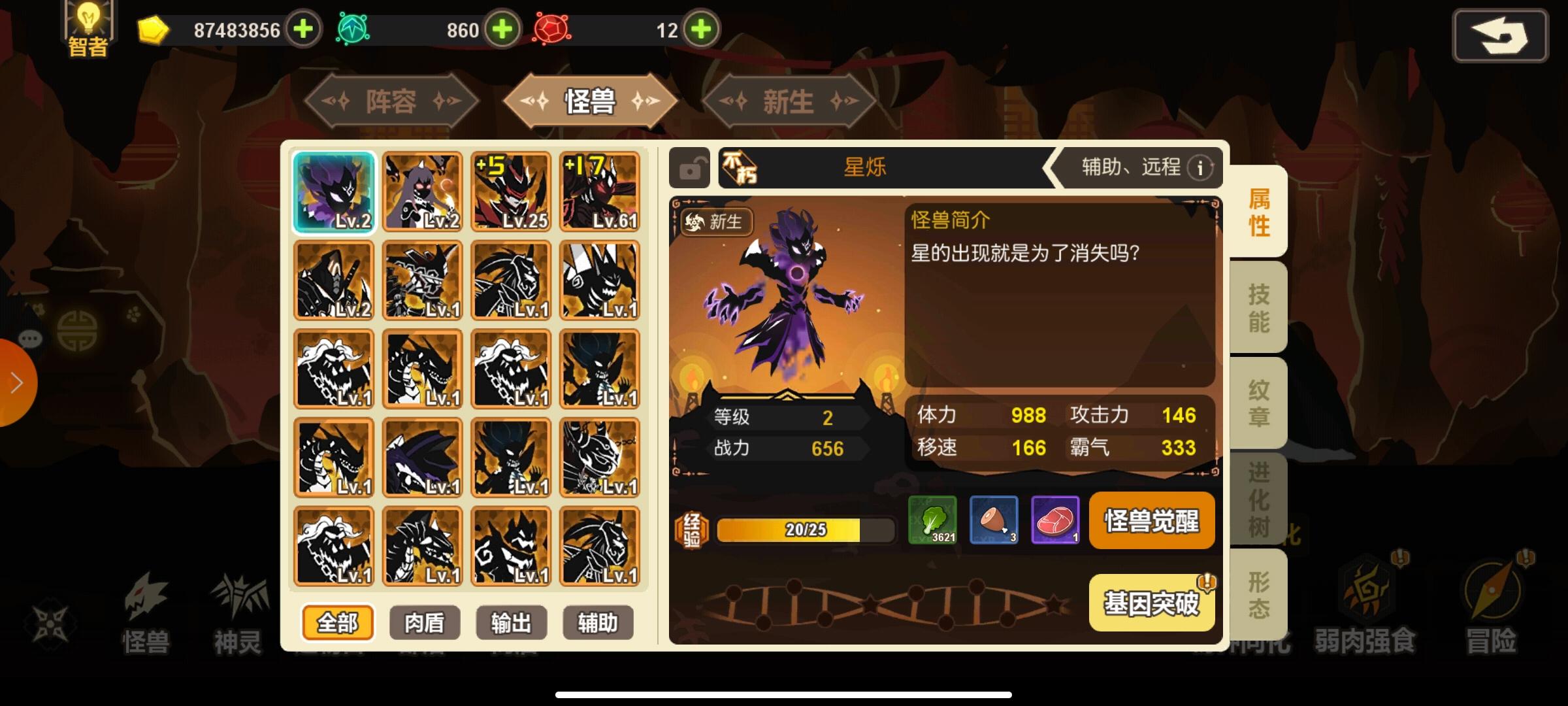Select the 辅助 filter option
1568x706 pixels.
pos(599,624)
